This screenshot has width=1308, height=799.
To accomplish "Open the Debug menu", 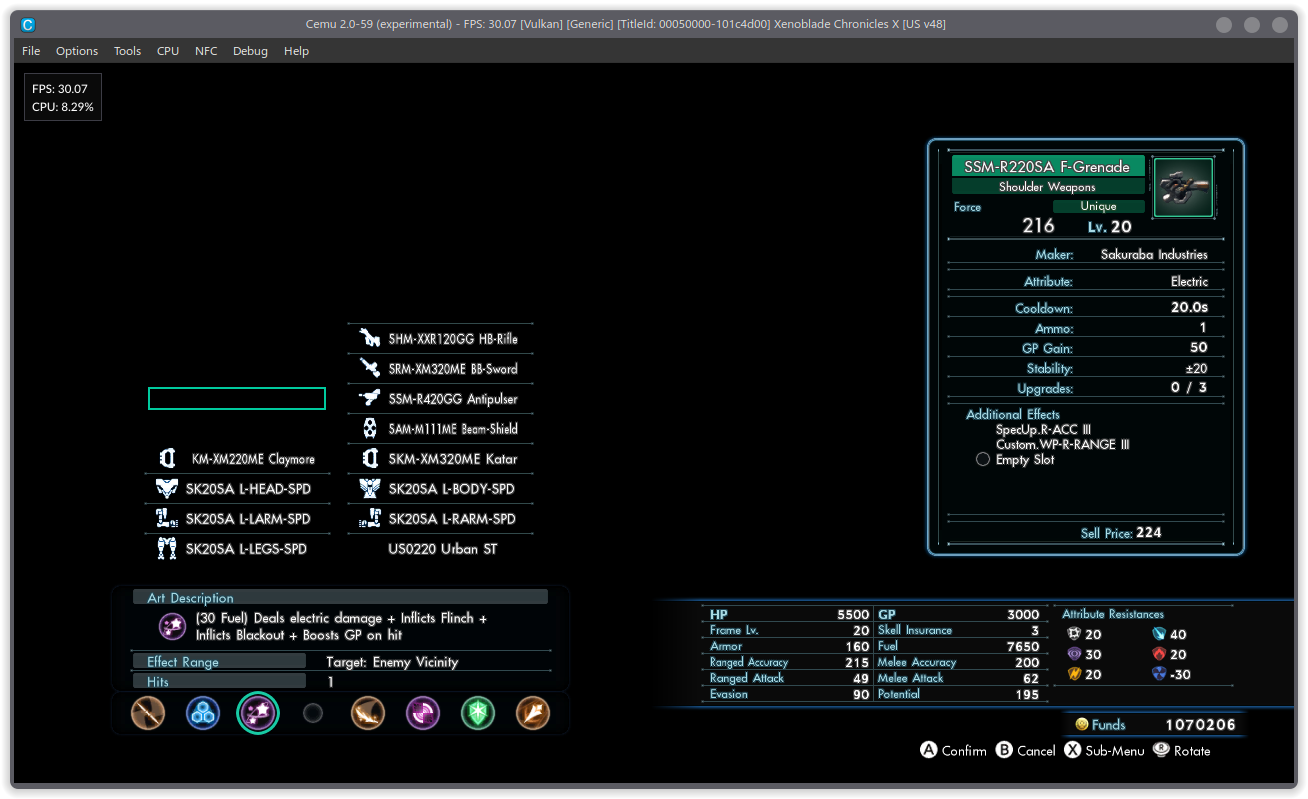I will click(250, 51).
